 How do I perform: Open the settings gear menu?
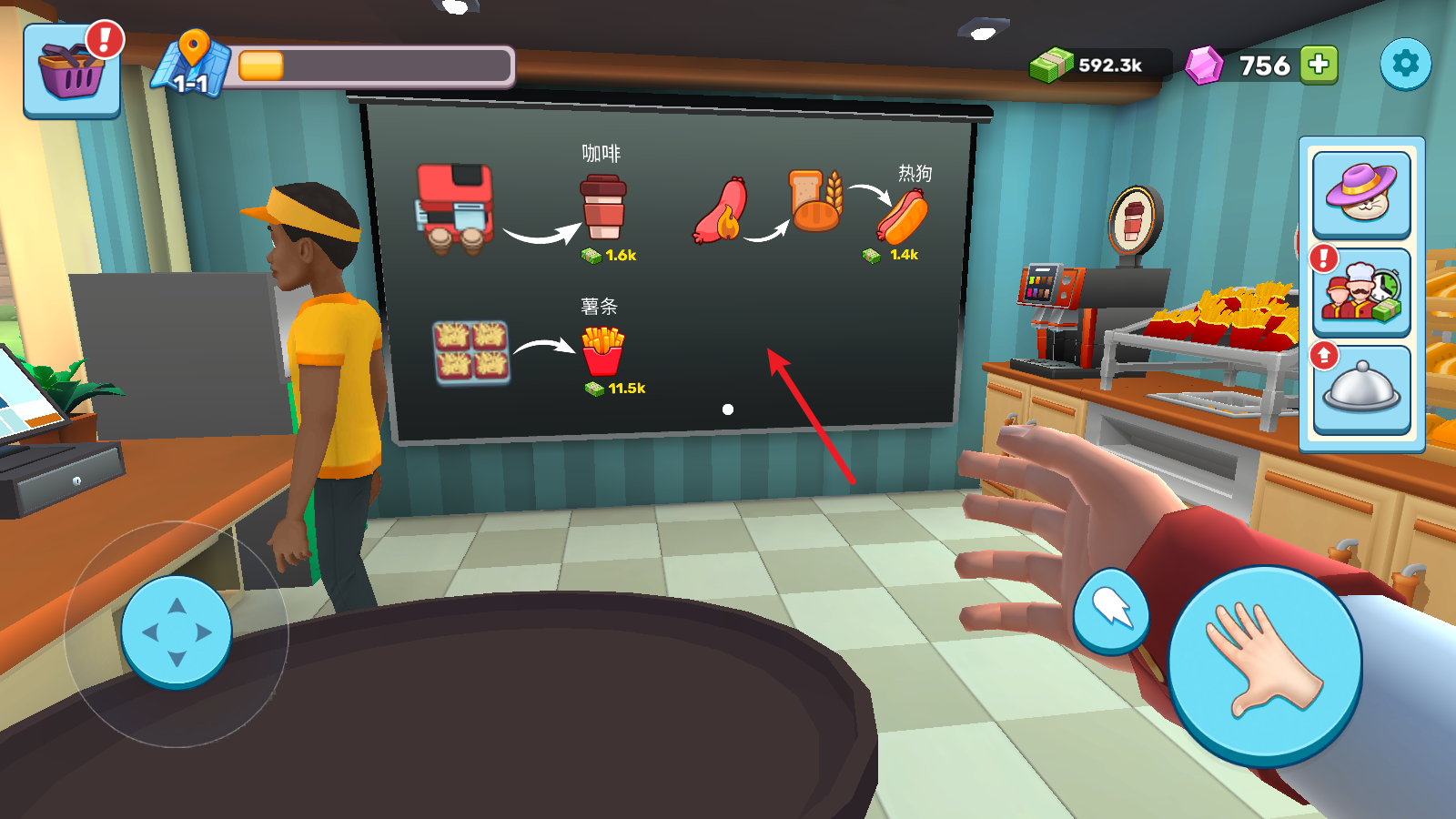point(1405,64)
